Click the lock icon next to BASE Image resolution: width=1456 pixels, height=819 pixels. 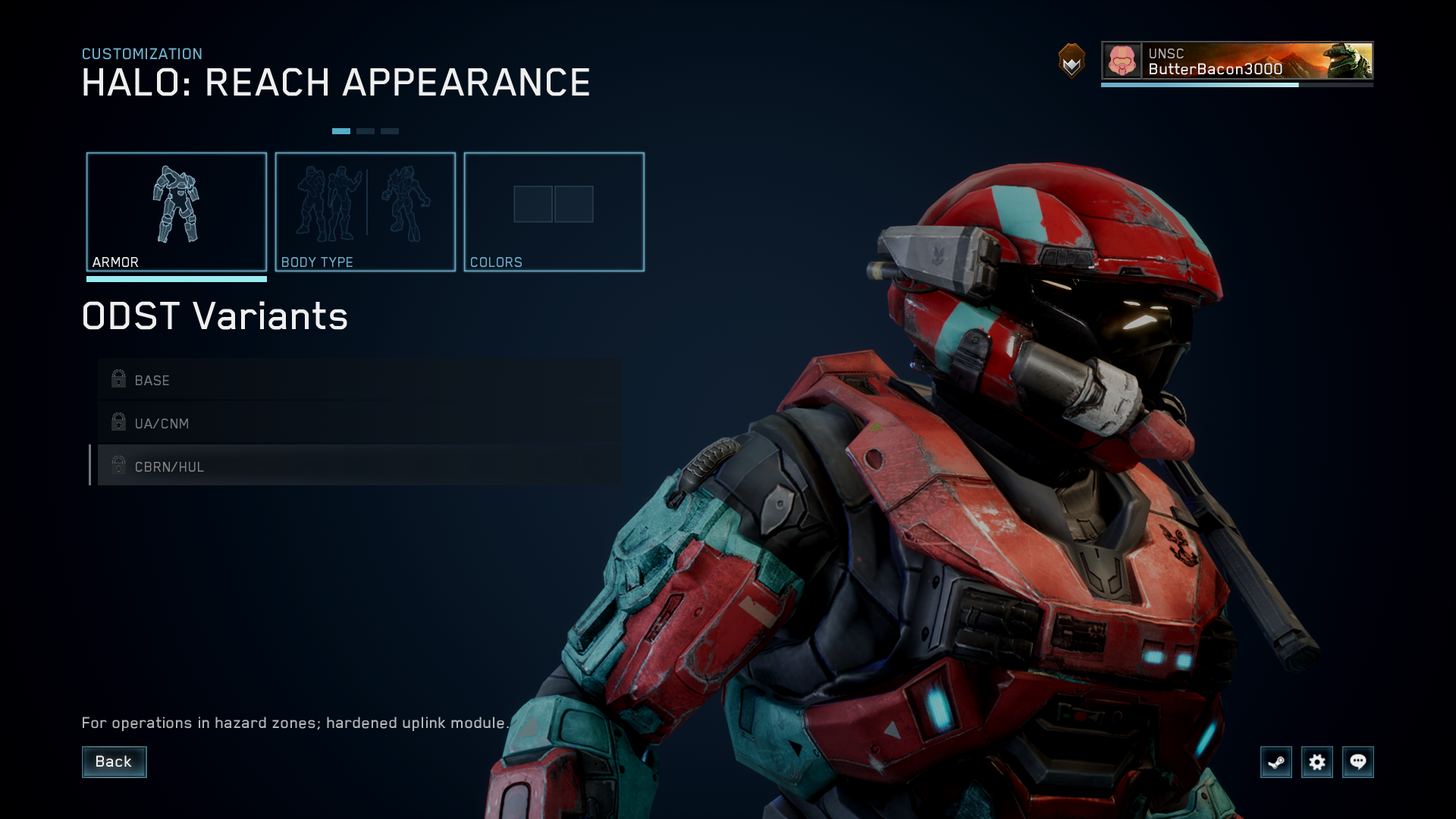(118, 378)
